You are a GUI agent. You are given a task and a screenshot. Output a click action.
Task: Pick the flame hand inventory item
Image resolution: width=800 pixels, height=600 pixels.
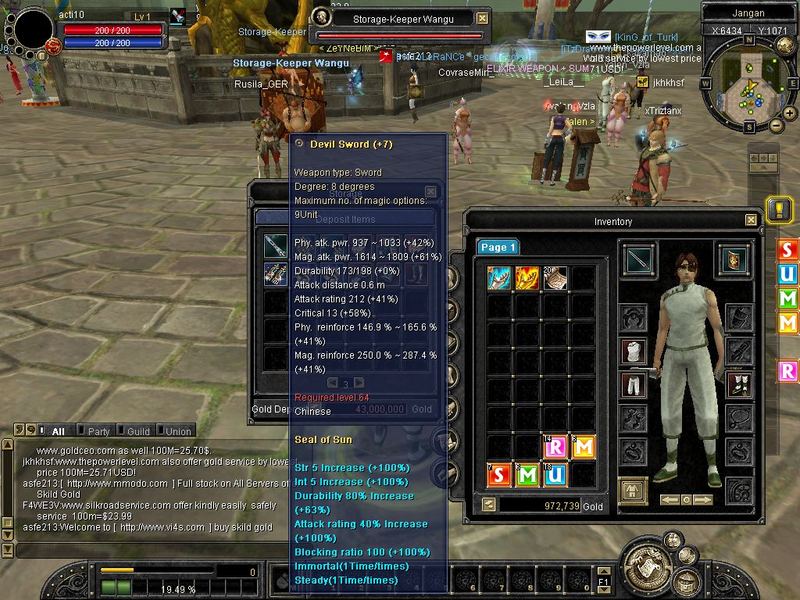pyautogui.click(x=528, y=278)
